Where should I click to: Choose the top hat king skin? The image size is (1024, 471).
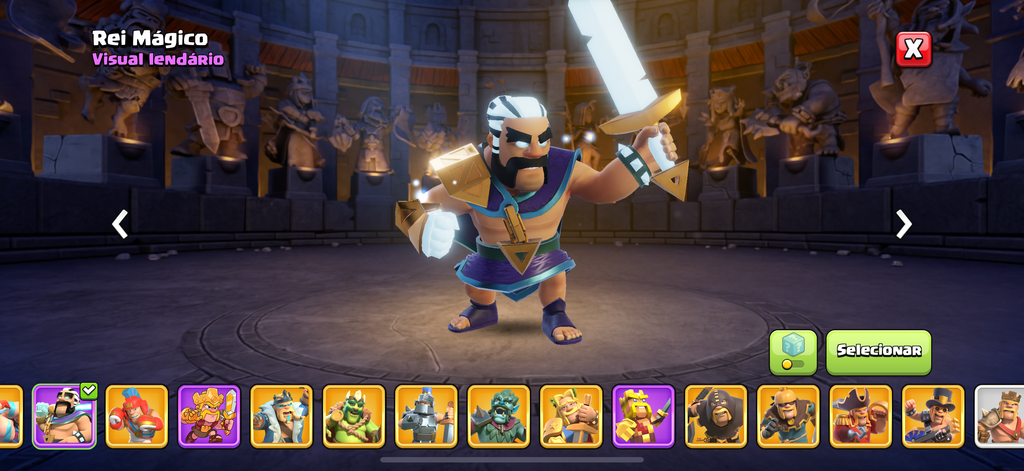[x=933, y=415]
